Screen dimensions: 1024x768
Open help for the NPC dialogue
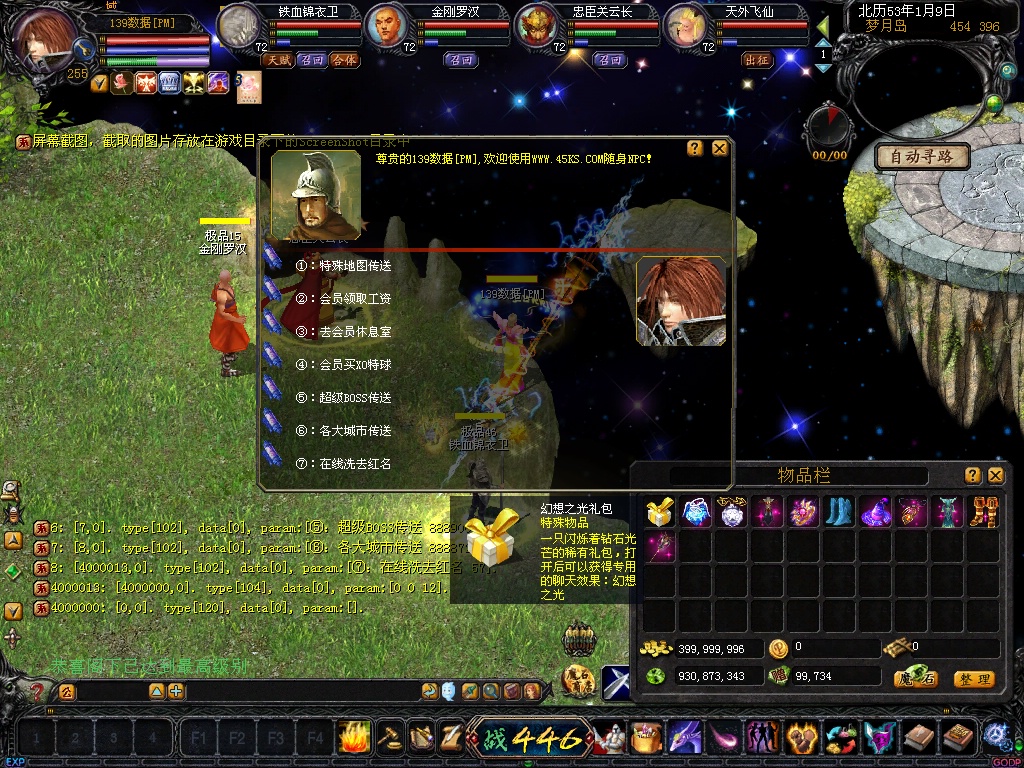tap(695, 148)
